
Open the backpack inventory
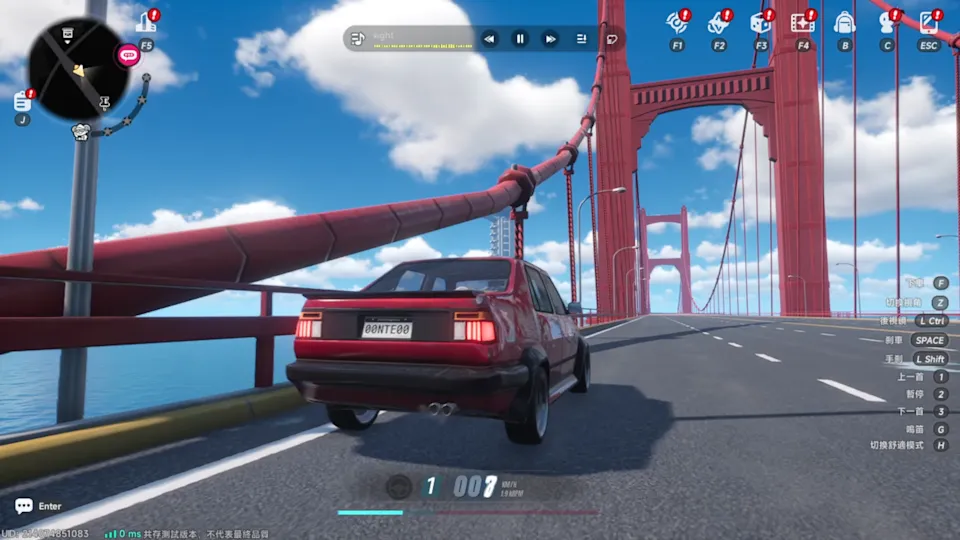(844, 22)
